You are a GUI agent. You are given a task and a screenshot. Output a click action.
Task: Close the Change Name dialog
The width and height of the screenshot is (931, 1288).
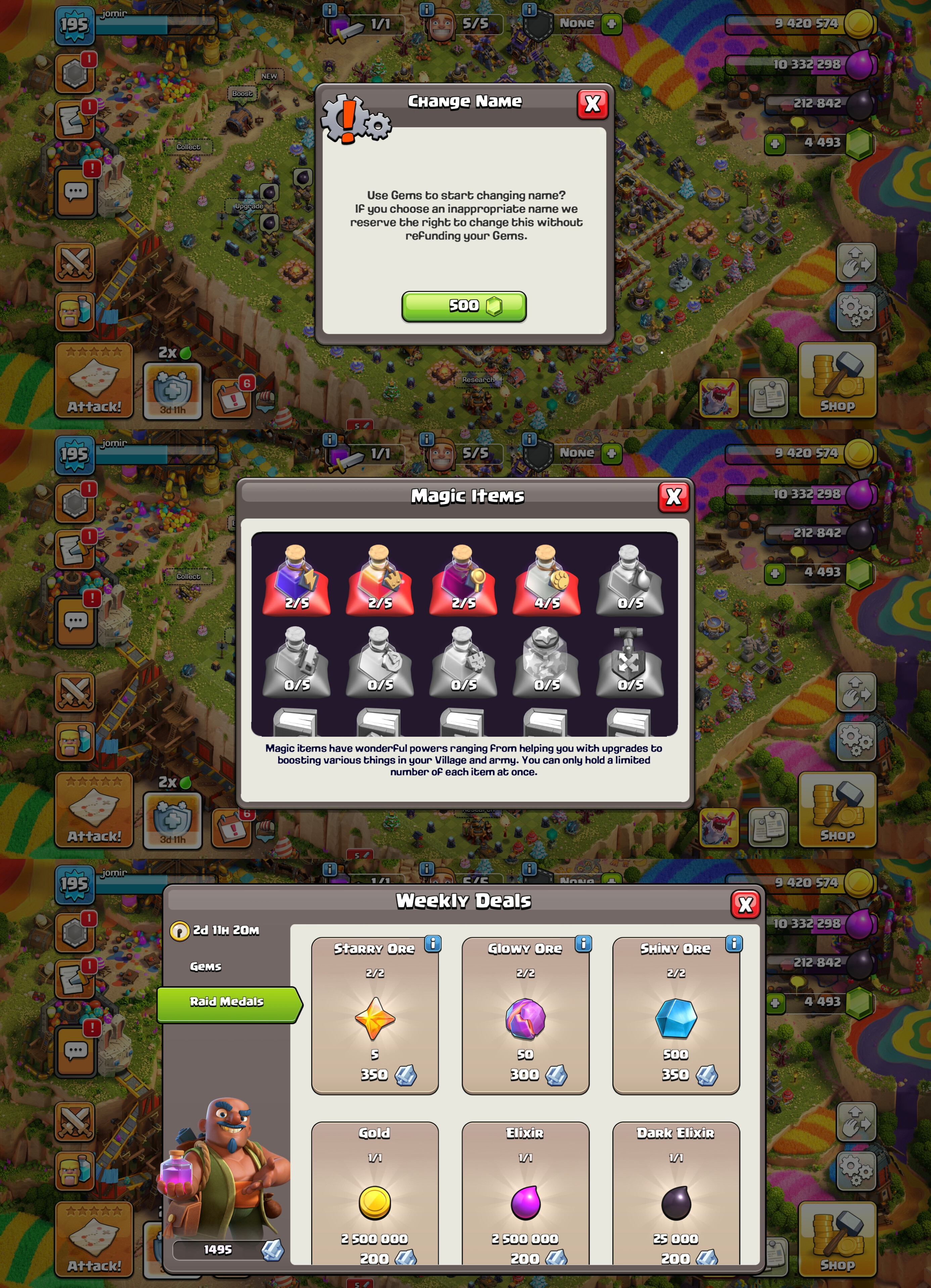click(592, 104)
